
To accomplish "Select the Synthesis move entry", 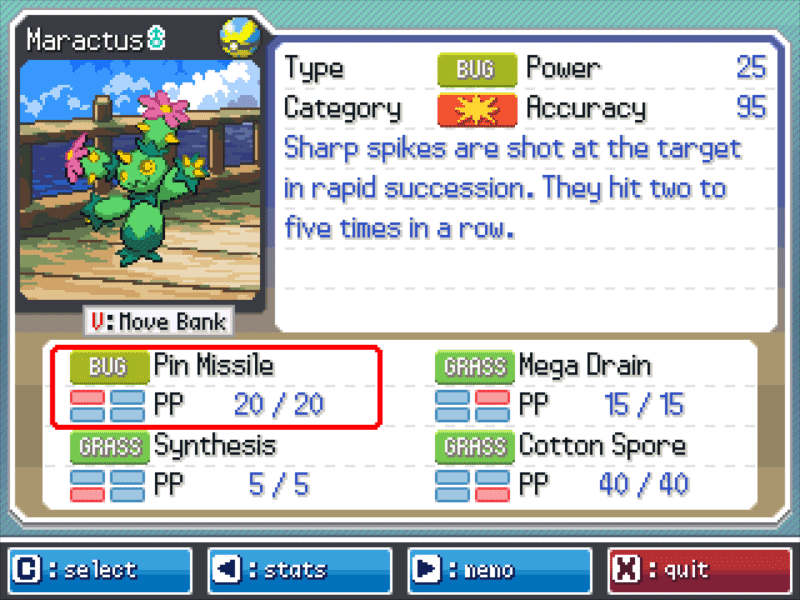I will pos(216,465).
